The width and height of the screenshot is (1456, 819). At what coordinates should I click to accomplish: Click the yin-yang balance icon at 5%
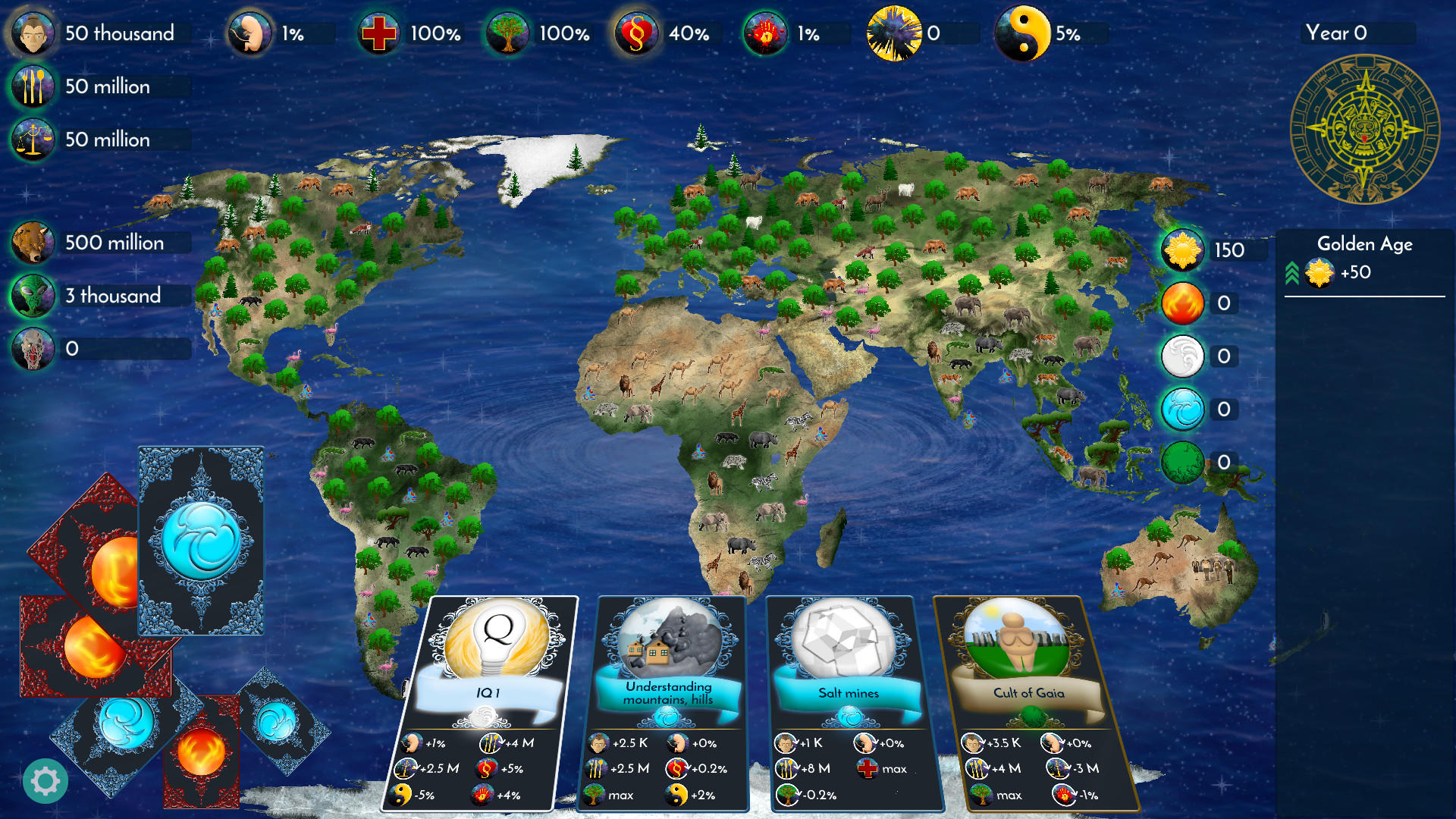tap(1024, 33)
